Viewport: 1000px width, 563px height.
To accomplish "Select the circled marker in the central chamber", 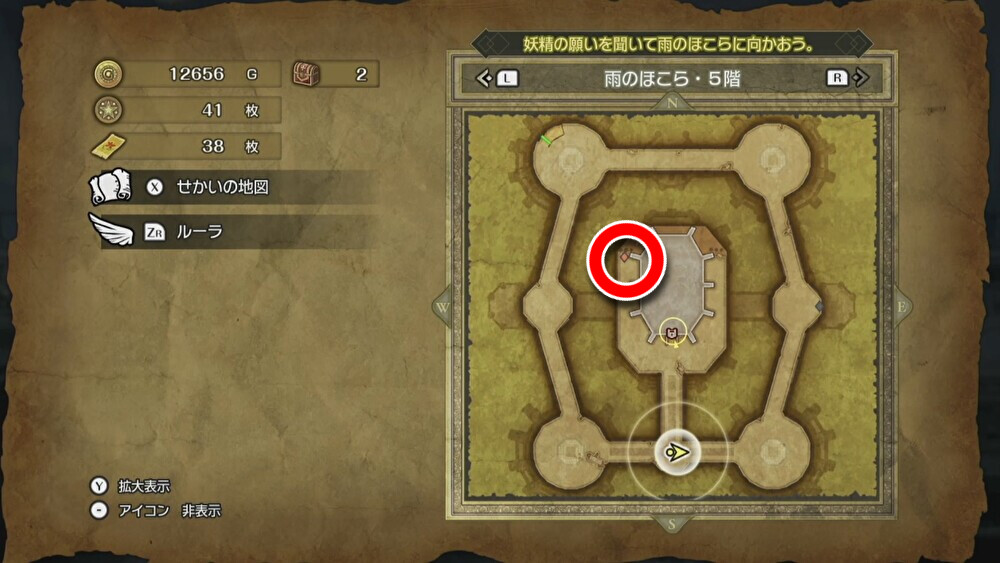I will pos(674,332).
